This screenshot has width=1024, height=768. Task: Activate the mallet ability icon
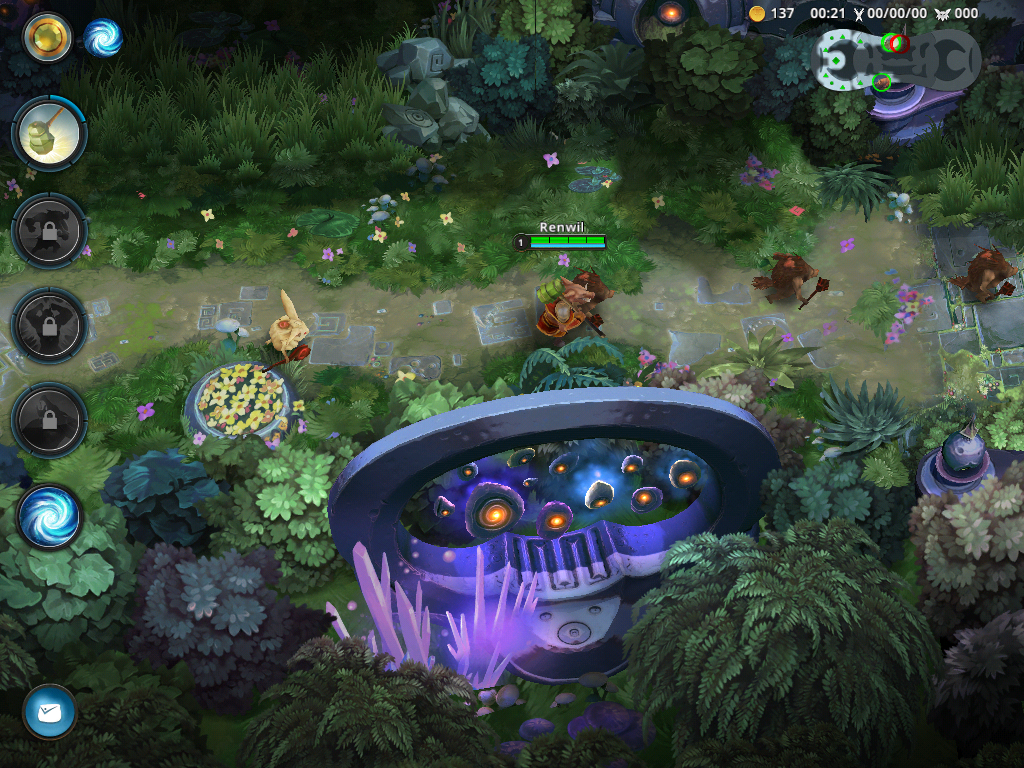[x=49, y=135]
